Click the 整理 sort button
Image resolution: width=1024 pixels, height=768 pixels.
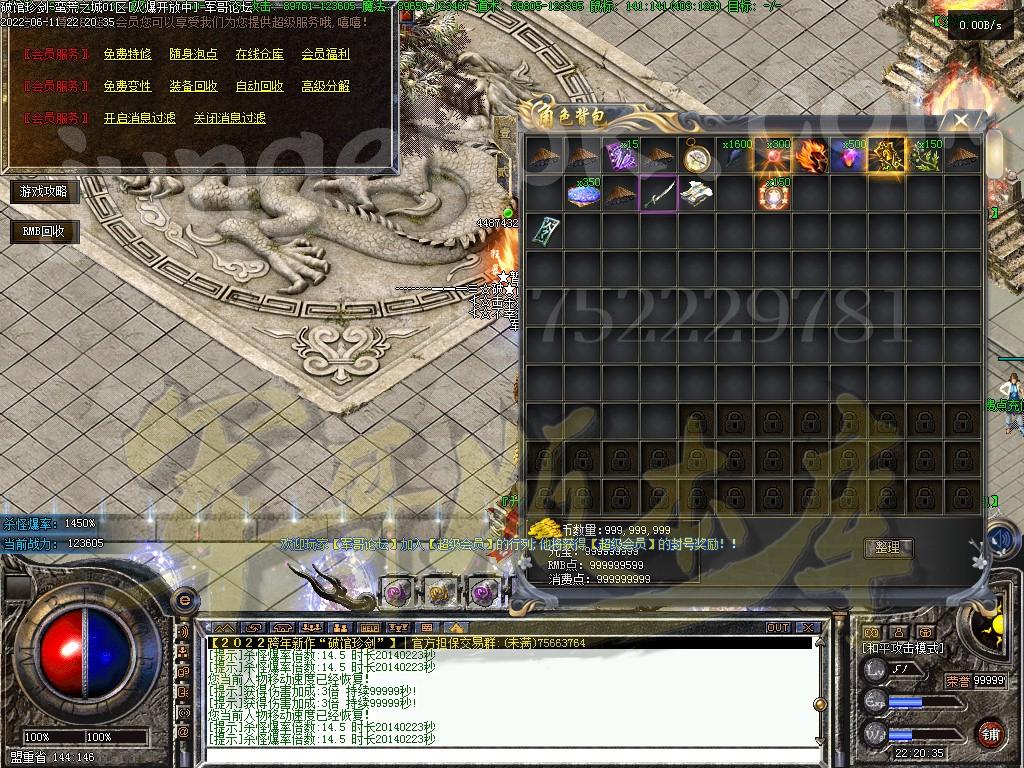(x=888, y=548)
